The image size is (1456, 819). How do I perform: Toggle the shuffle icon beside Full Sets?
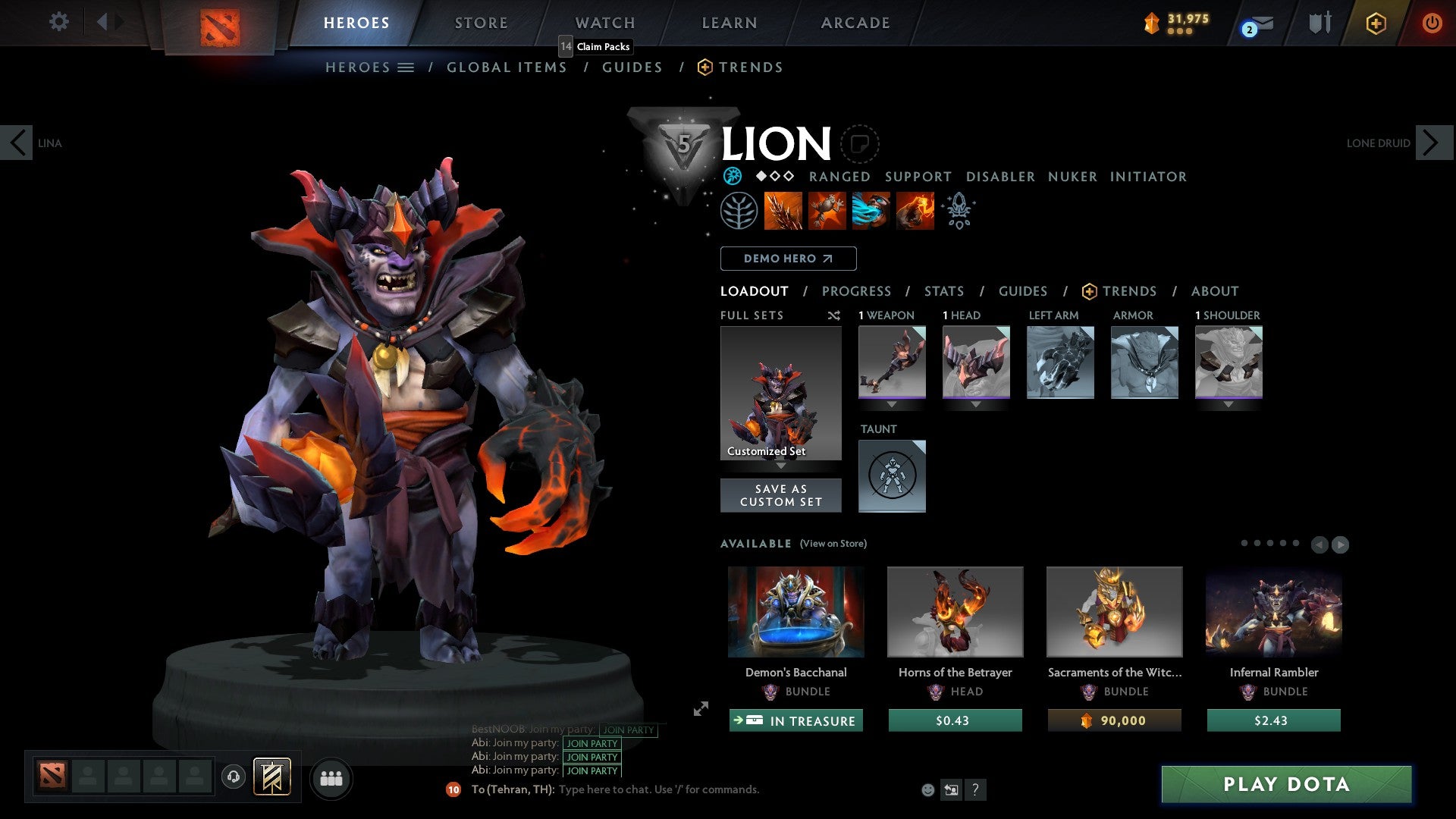pos(833,315)
